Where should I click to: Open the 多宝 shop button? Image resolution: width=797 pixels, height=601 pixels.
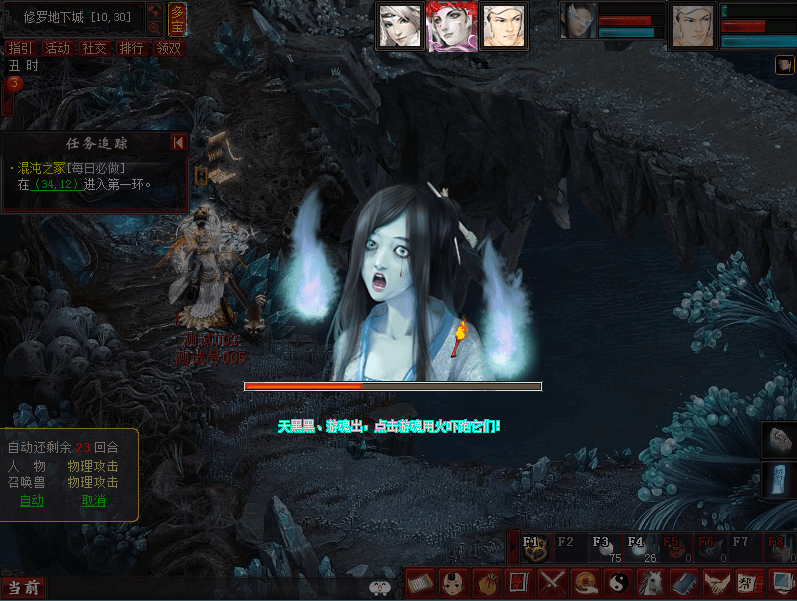point(177,19)
